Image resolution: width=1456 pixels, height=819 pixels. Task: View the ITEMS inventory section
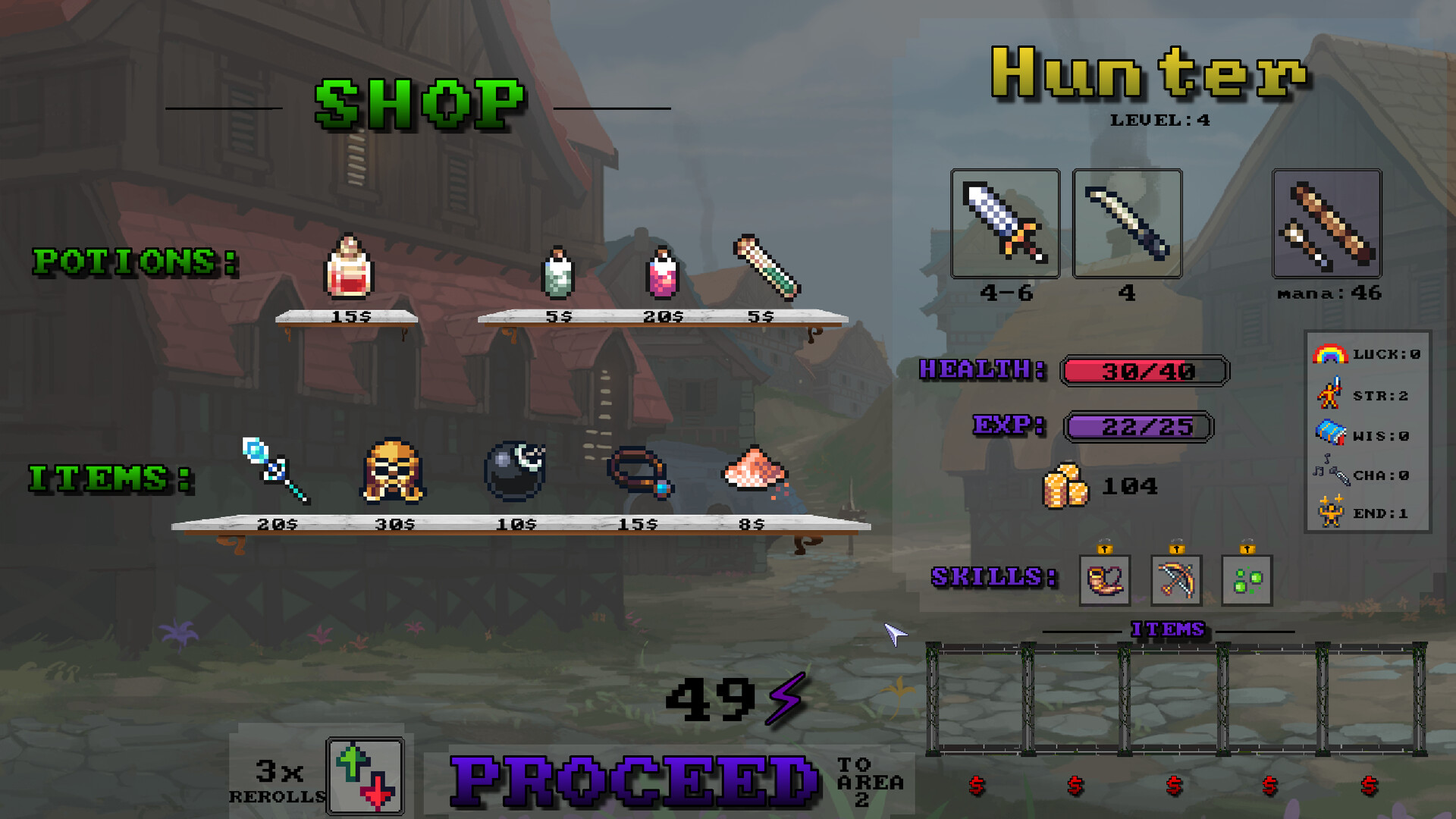(1168, 629)
